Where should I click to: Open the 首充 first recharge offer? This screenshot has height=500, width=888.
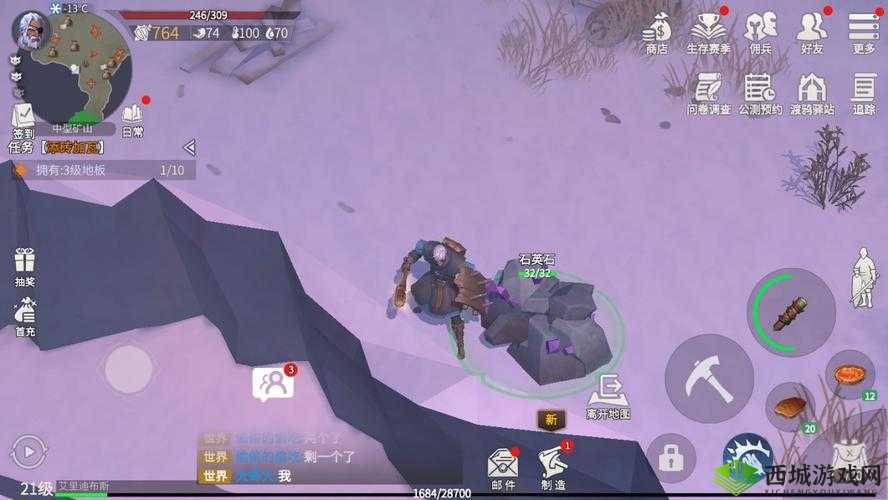(25, 316)
